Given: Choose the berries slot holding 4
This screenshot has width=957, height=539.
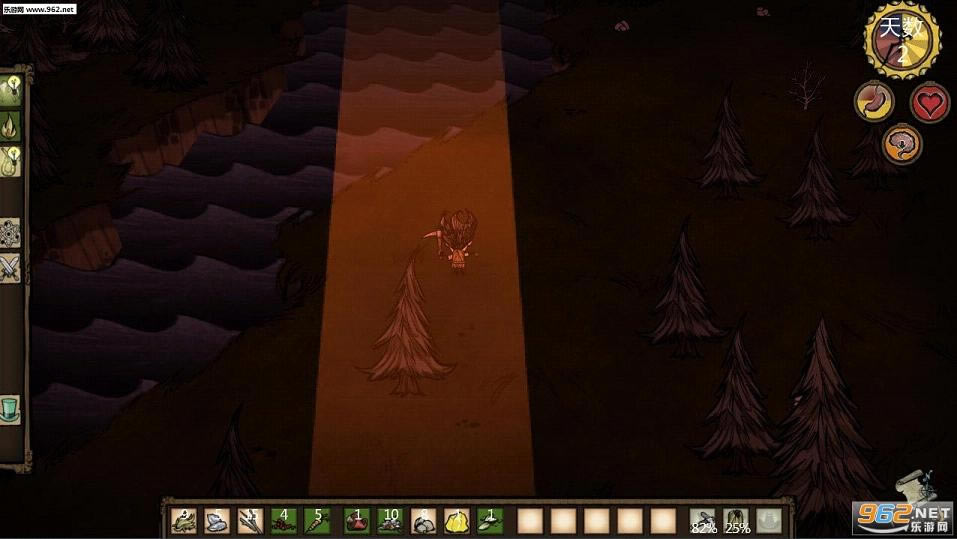Looking at the screenshot, I should point(283,520).
